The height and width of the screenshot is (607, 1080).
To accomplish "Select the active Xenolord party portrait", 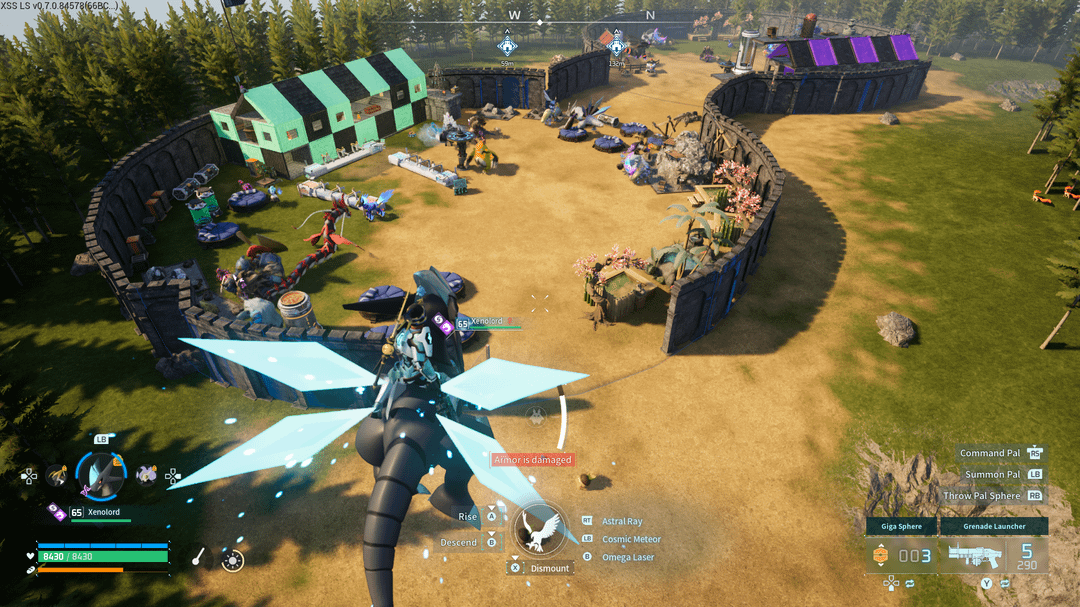I will [x=101, y=474].
